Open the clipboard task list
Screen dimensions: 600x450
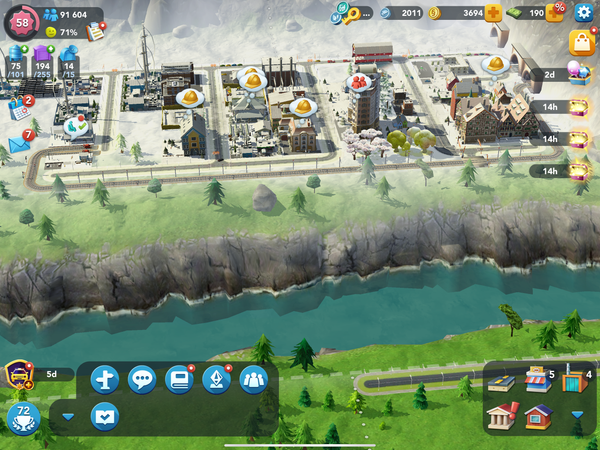pyautogui.click(x=97, y=31)
